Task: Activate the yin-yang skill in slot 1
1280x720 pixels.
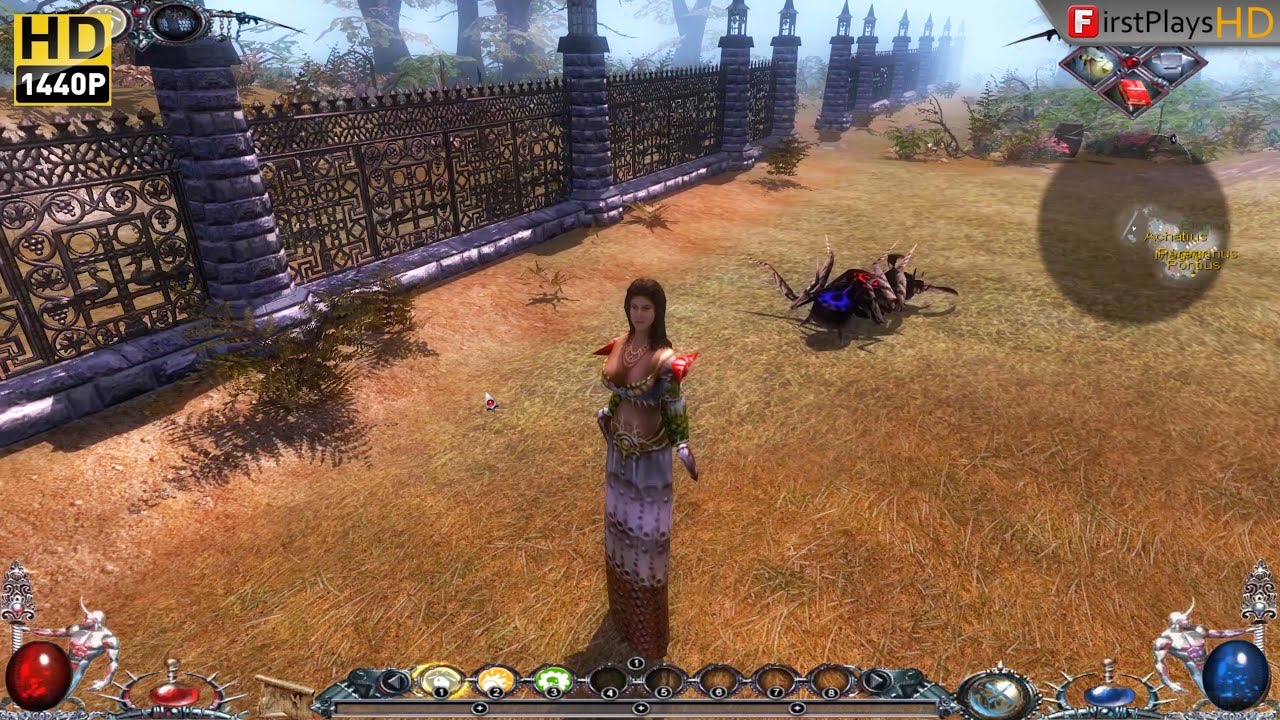Action: 438,680
